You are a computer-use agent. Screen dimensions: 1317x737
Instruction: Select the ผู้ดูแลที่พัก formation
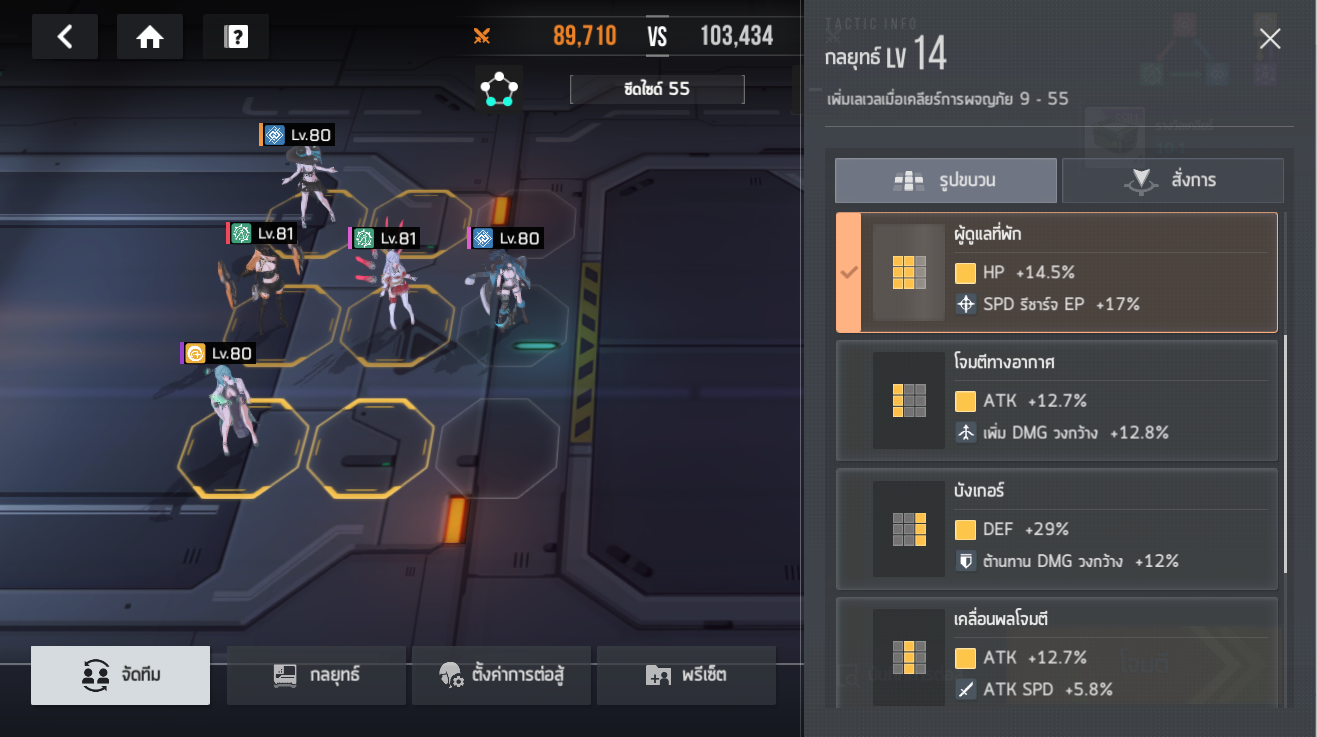(x=1056, y=272)
